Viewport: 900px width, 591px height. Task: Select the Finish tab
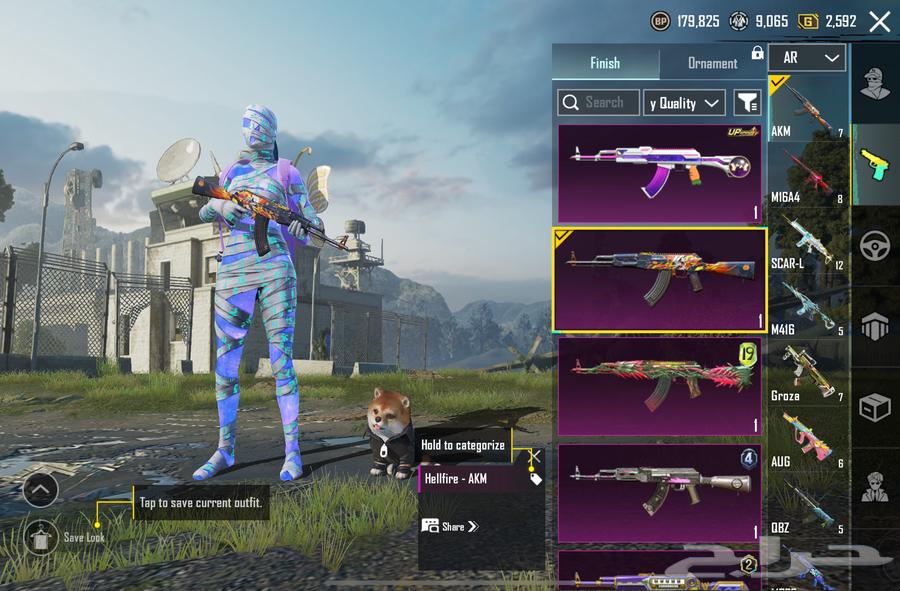click(605, 63)
